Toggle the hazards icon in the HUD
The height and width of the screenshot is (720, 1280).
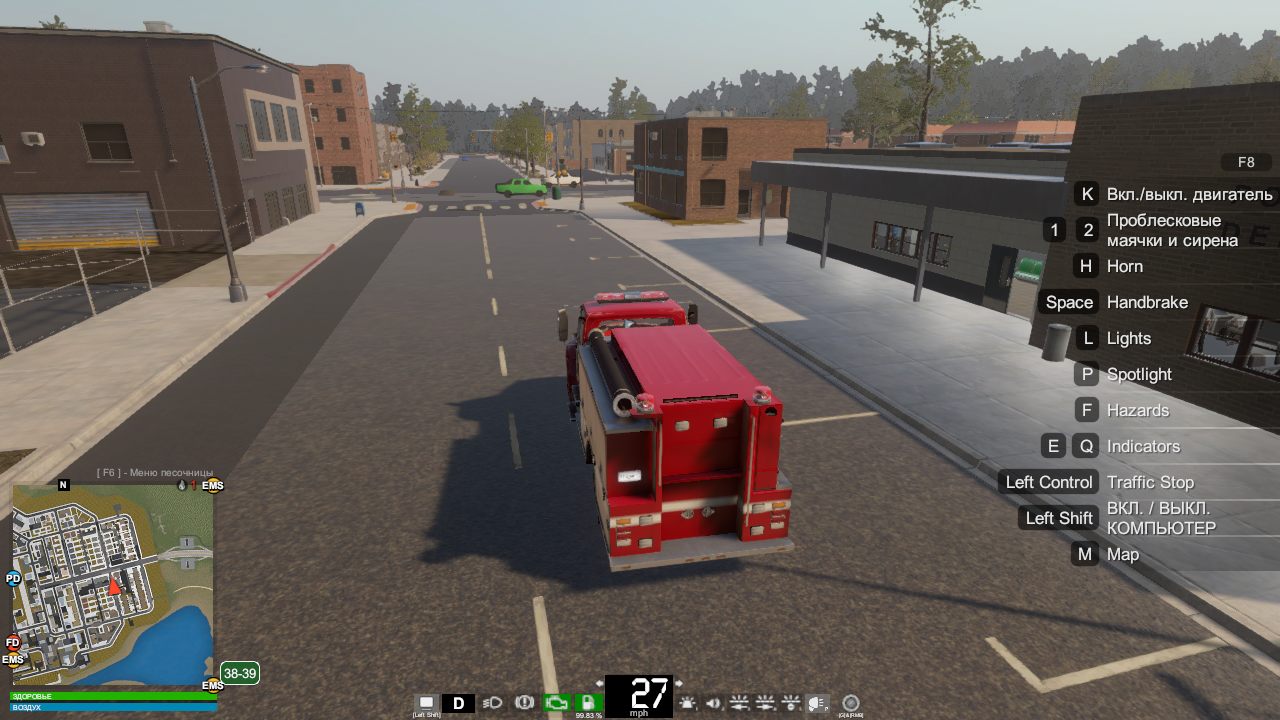click(x=792, y=703)
